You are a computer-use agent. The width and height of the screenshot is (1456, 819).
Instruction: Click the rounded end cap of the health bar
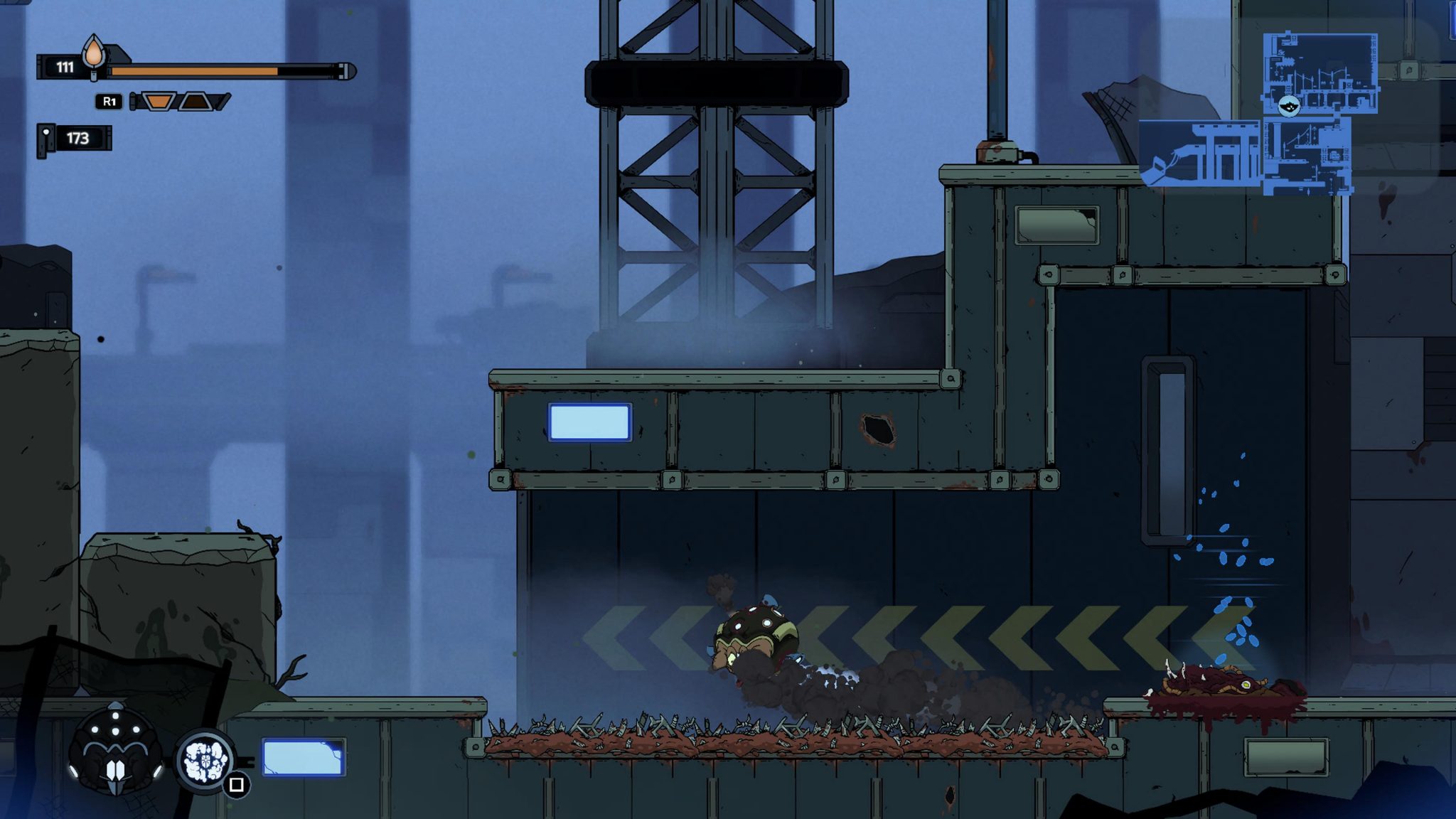348,72
